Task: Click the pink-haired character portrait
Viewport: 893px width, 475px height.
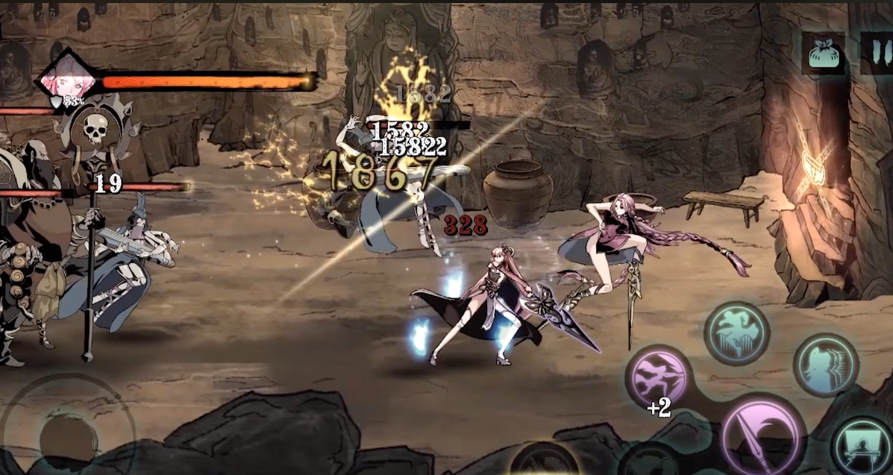Action: pos(64,79)
